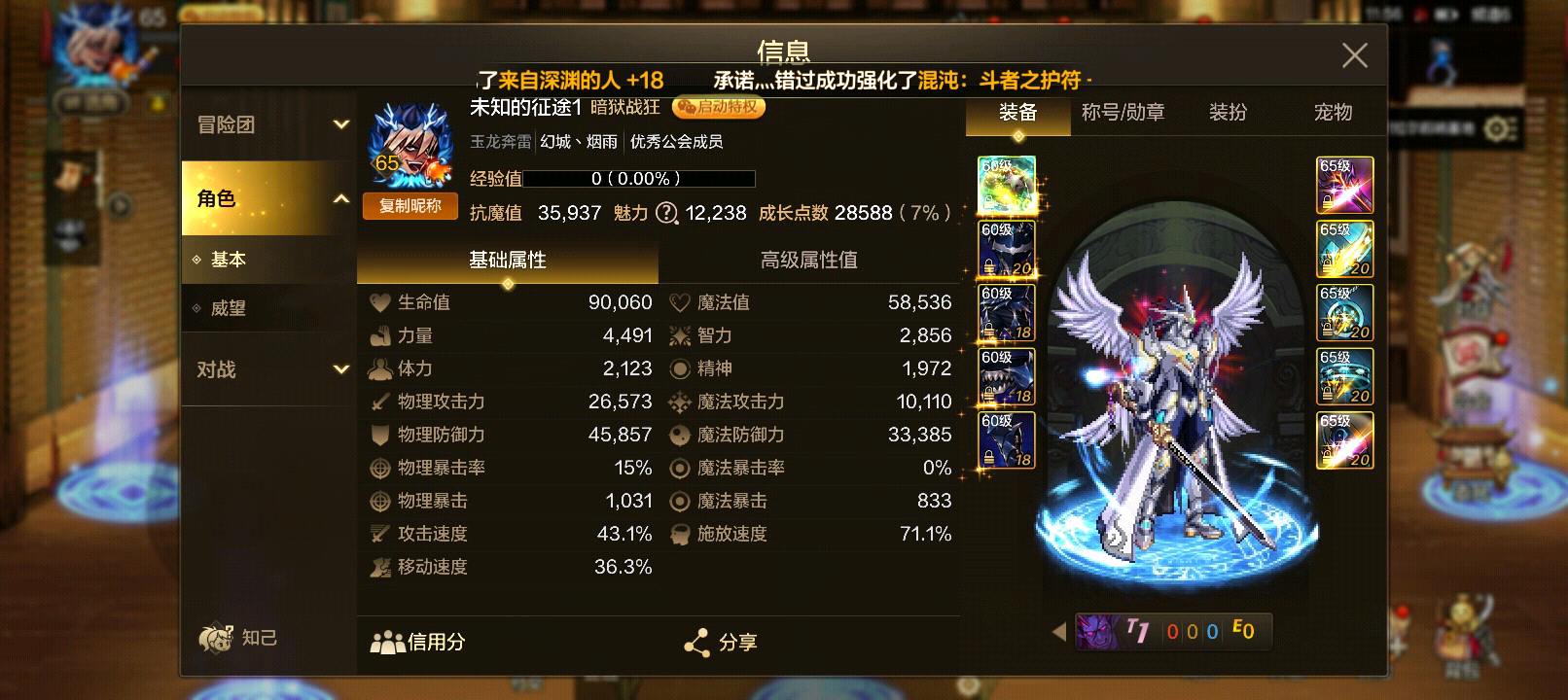1568x700 pixels.
Task: Click the 分享 share icon
Action: pos(696,642)
